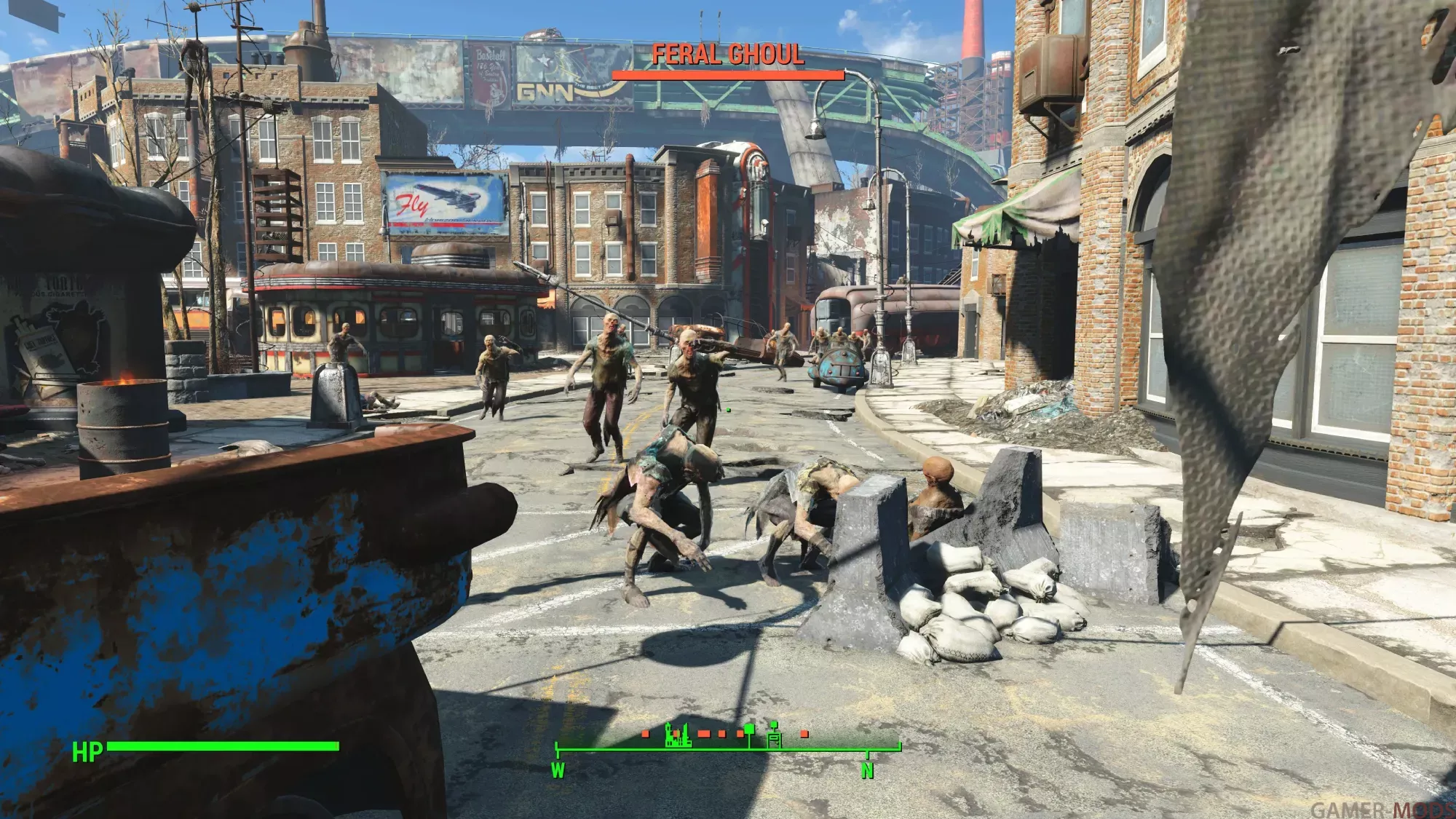
Task: Click the city skyline marker on the compass
Action: tap(678, 736)
